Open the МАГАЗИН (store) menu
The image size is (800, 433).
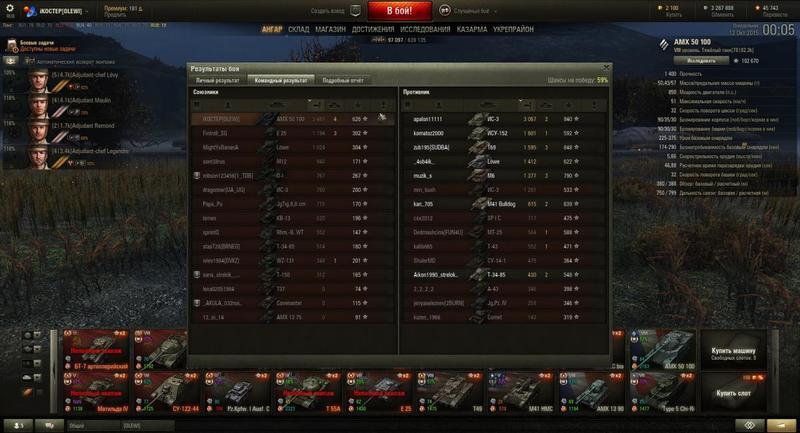tap(332, 30)
